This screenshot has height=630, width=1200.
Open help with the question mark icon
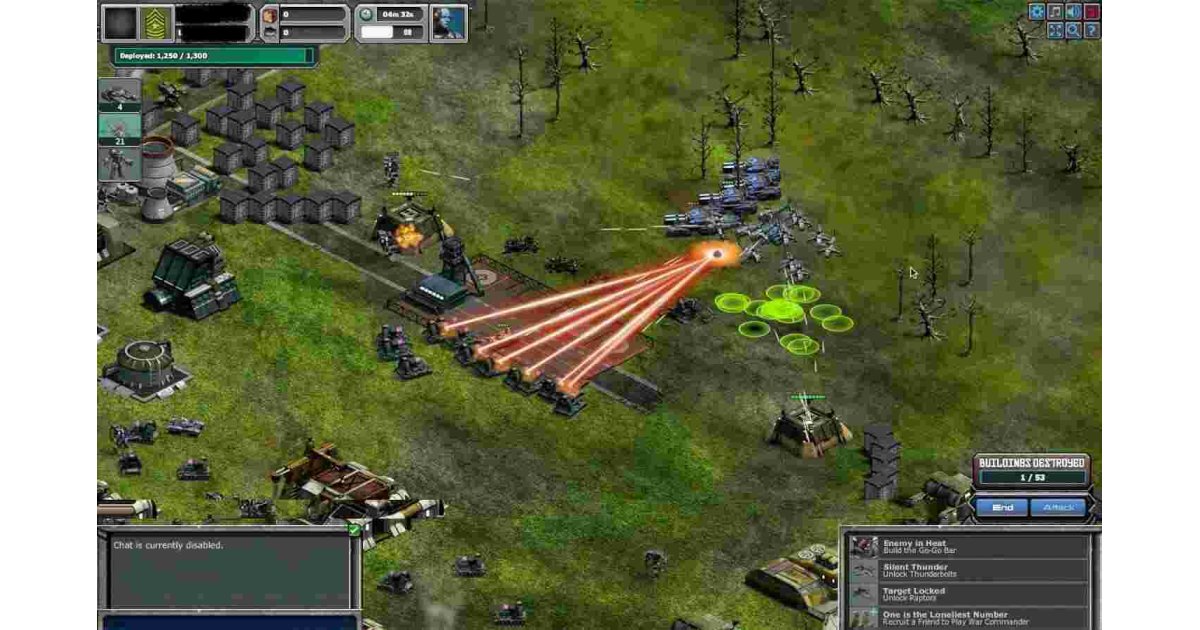pyautogui.click(x=1091, y=30)
